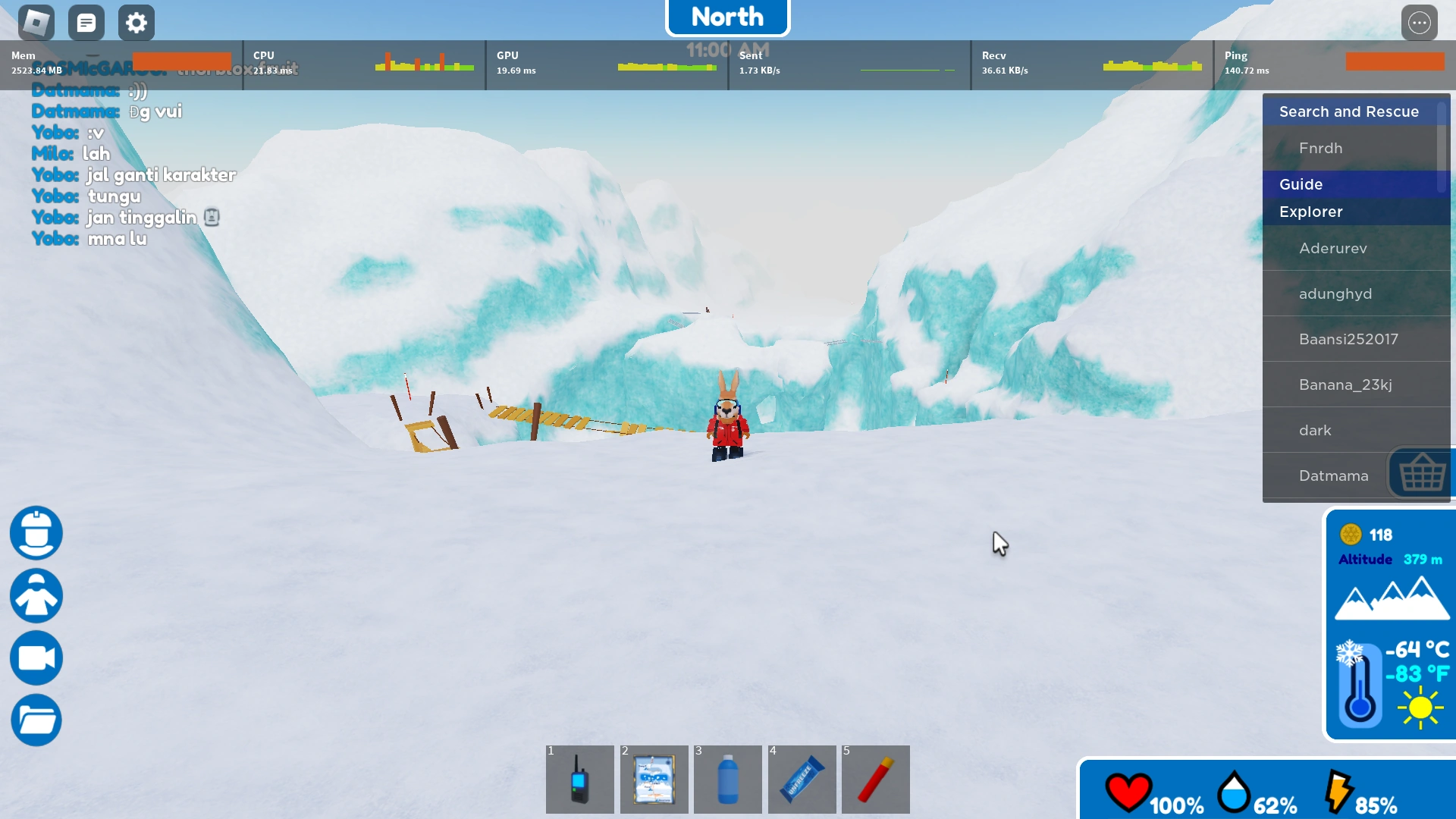
Task: Open the clothing menu via shirt icon
Action: [x=36, y=596]
